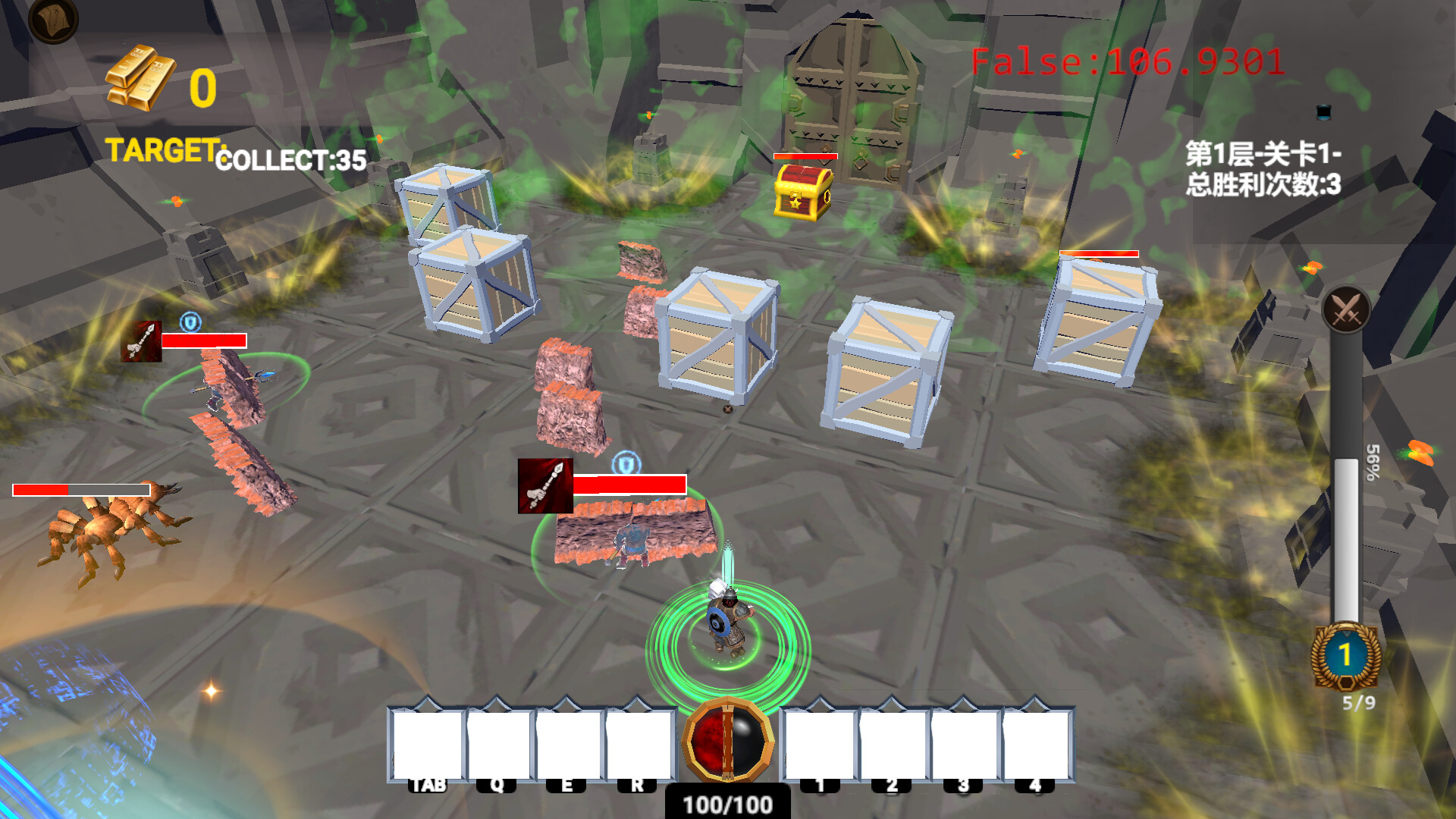This screenshot has width=1456, height=819.
Task: Click the spear debuff icon above the player
Action: coord(547,485)
